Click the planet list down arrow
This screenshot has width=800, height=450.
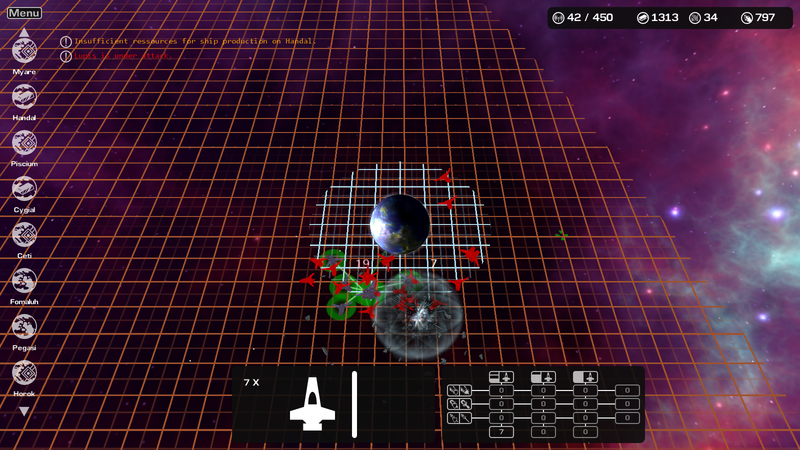(x=24, y=411)
